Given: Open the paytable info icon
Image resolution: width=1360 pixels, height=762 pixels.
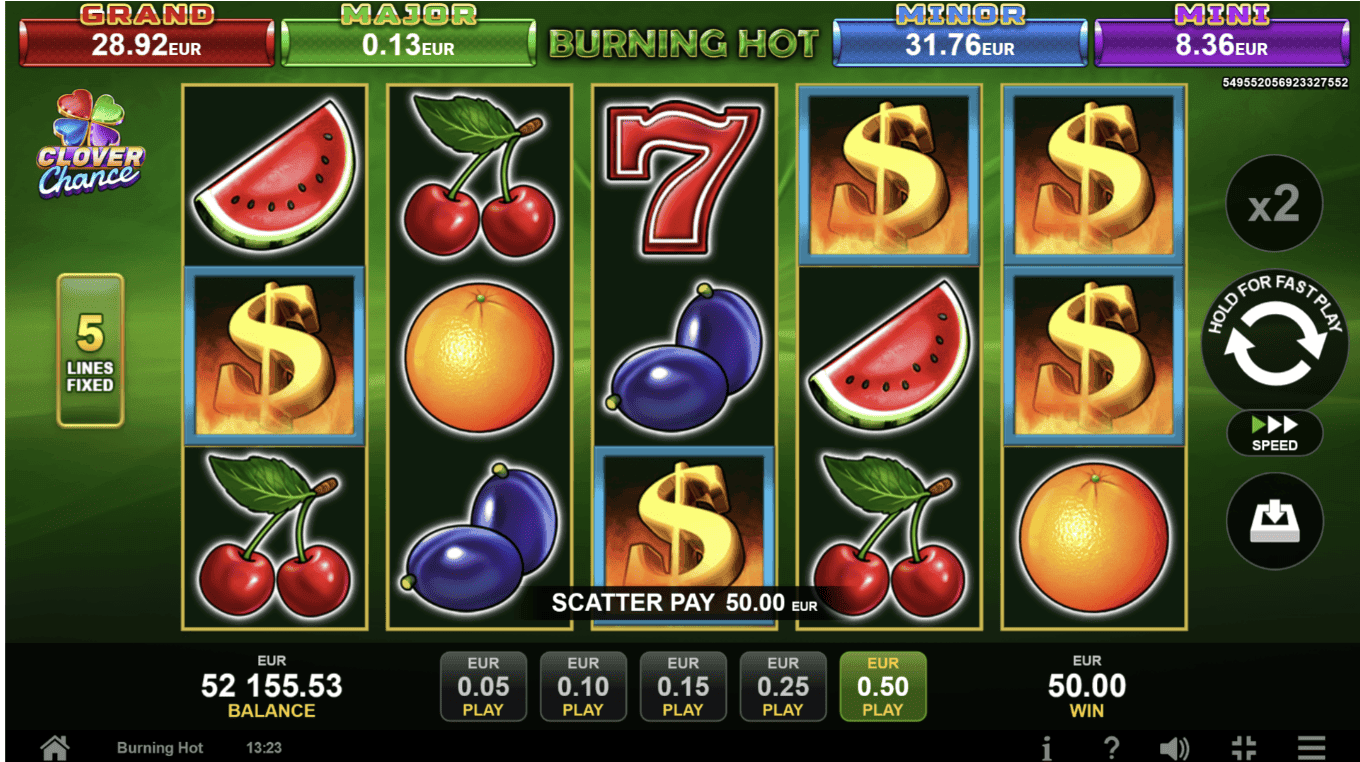Looking at the screenshot, I should click(x=1046, y=747).
